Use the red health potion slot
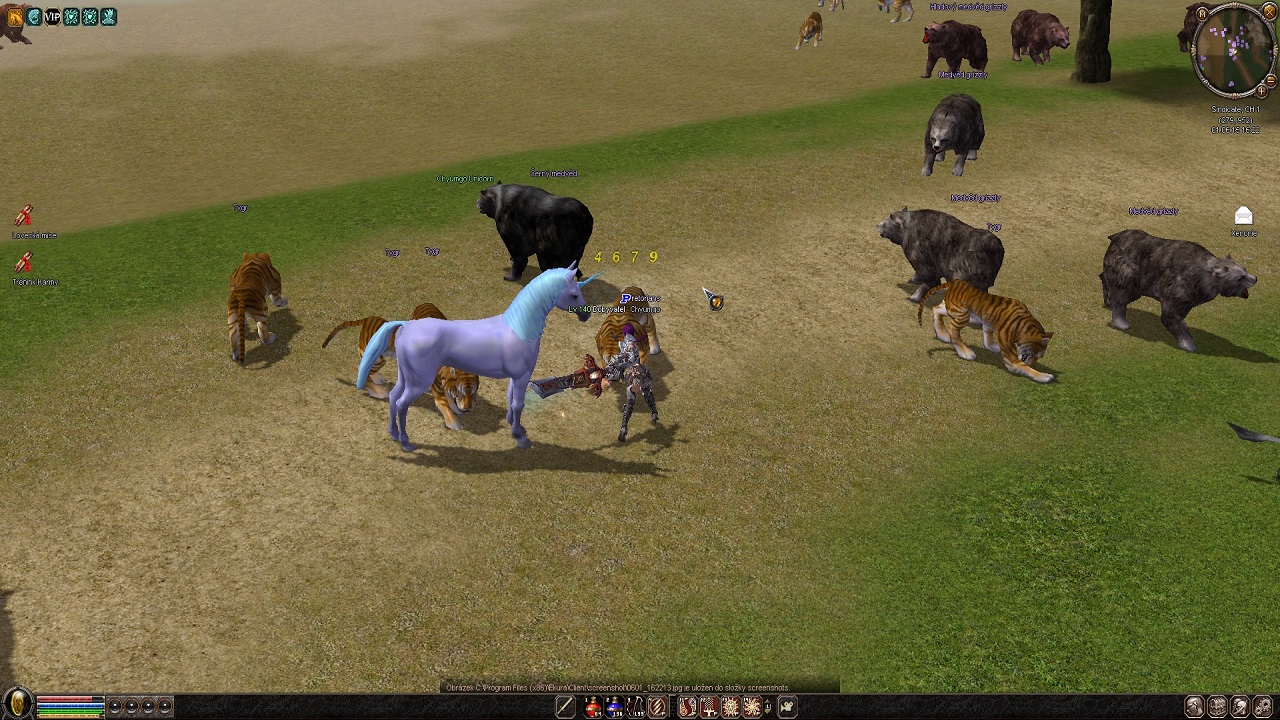The height and width of the screenshot is (720, 1280). point(593,708)
